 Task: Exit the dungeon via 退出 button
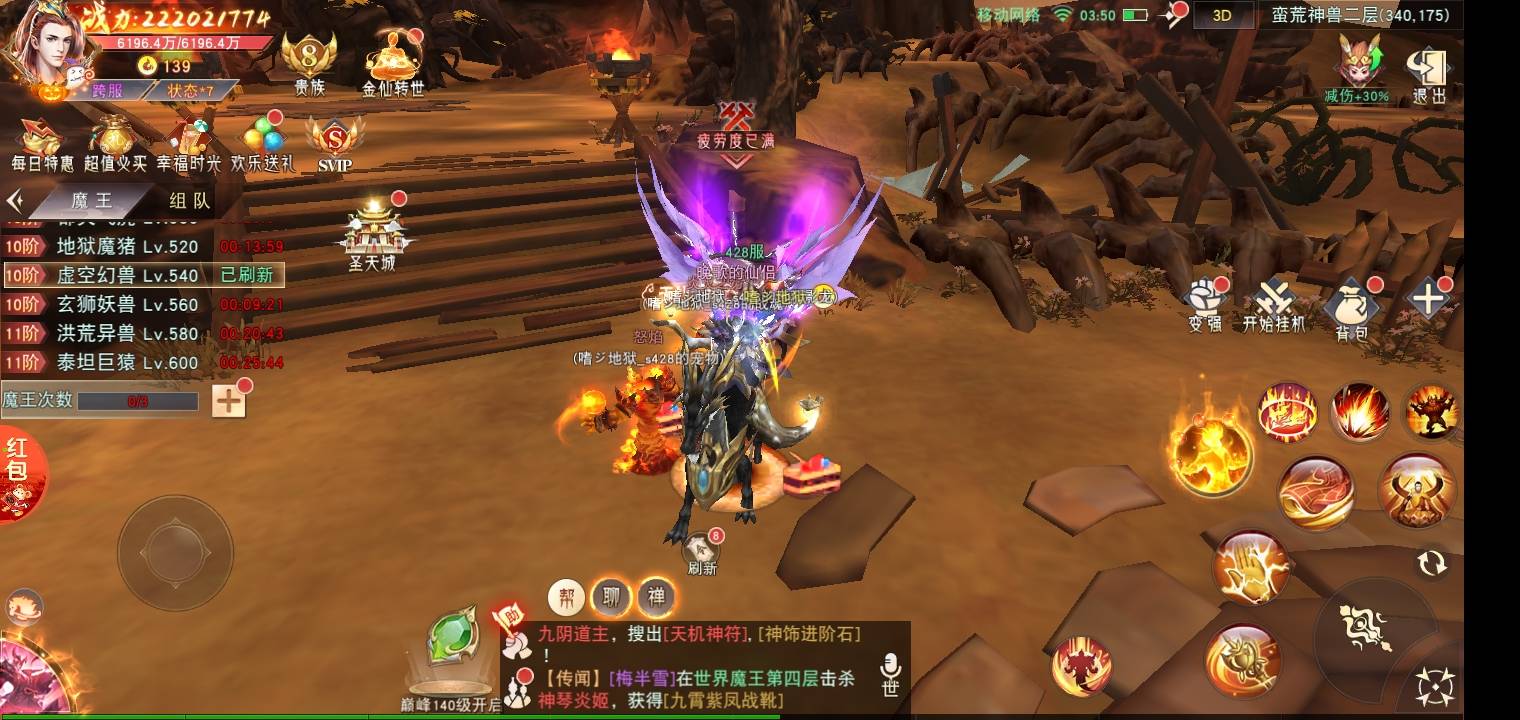(x=1429, y=76)
